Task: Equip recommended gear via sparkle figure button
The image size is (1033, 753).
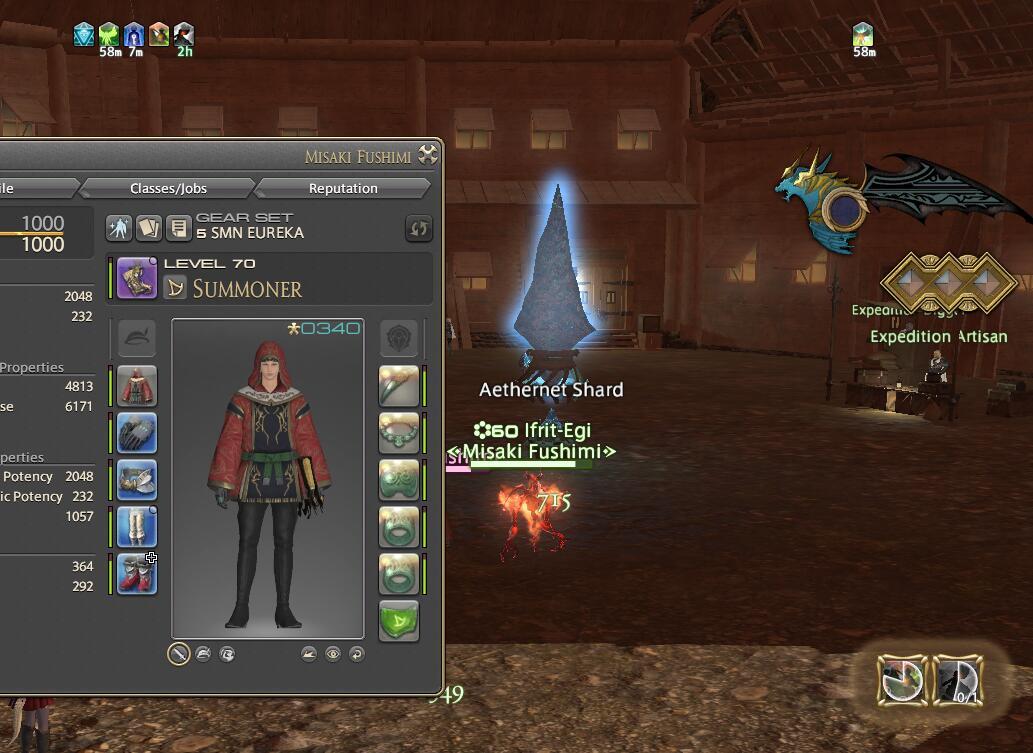Action: 119,229
